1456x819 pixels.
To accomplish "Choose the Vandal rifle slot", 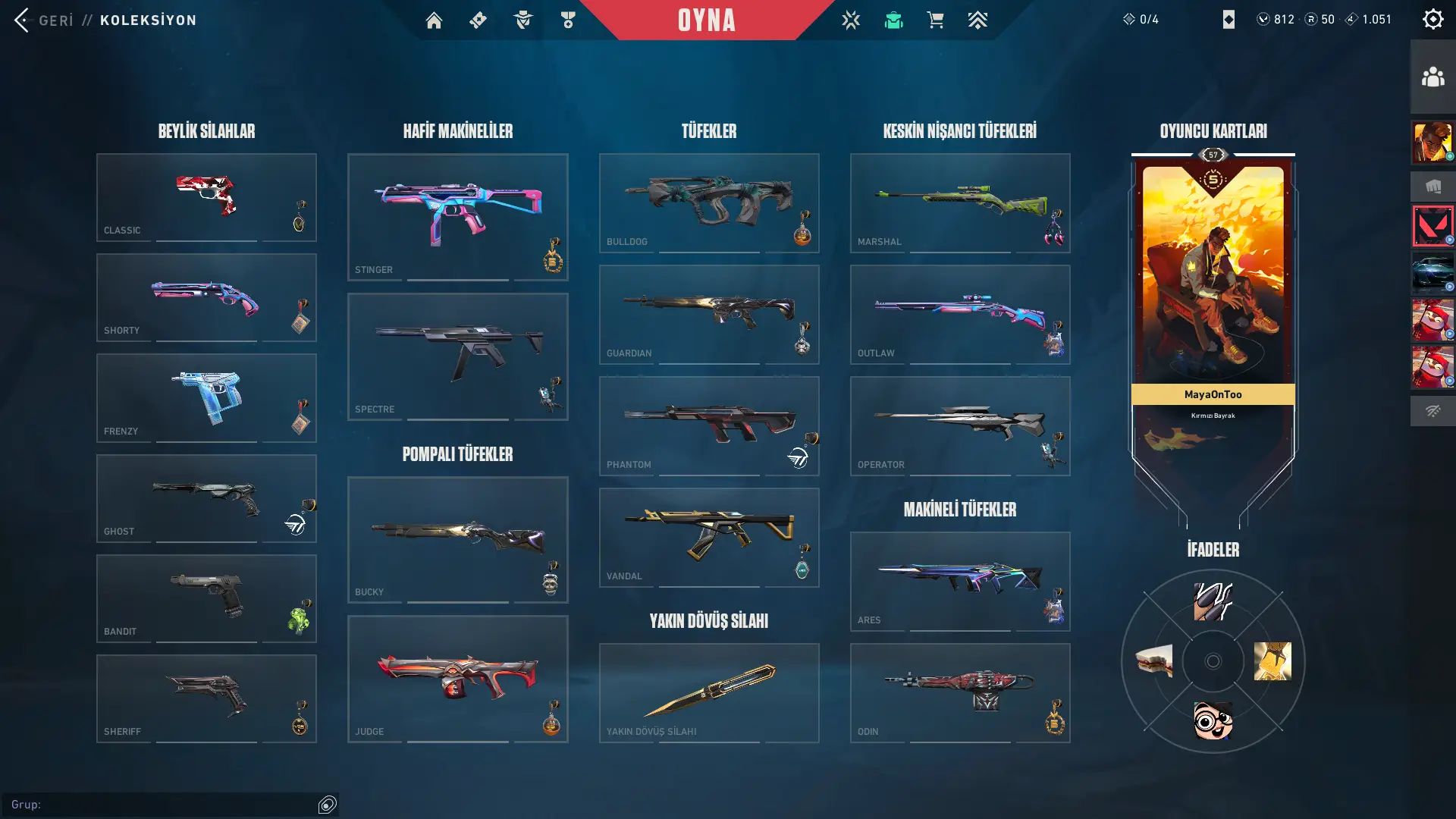I will point(708,537).
